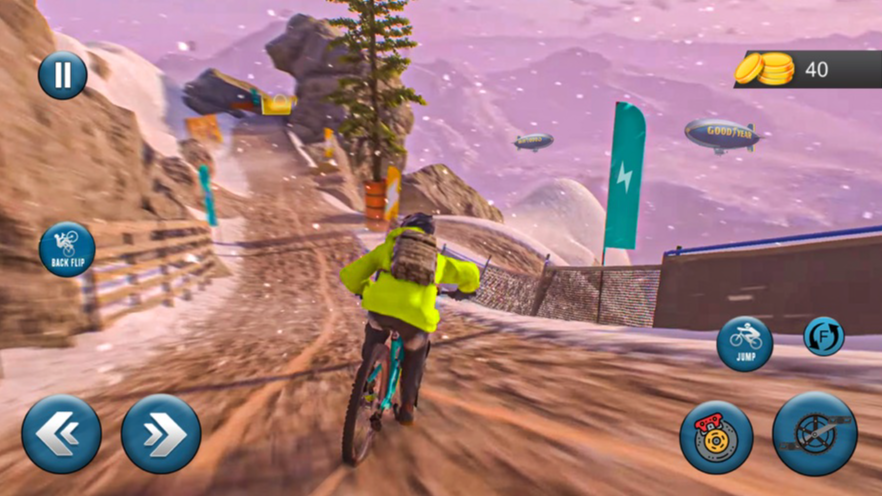This screenshot has width=883, height=496.
Task: Apply the disc brake button
Action: coord(716,437)
